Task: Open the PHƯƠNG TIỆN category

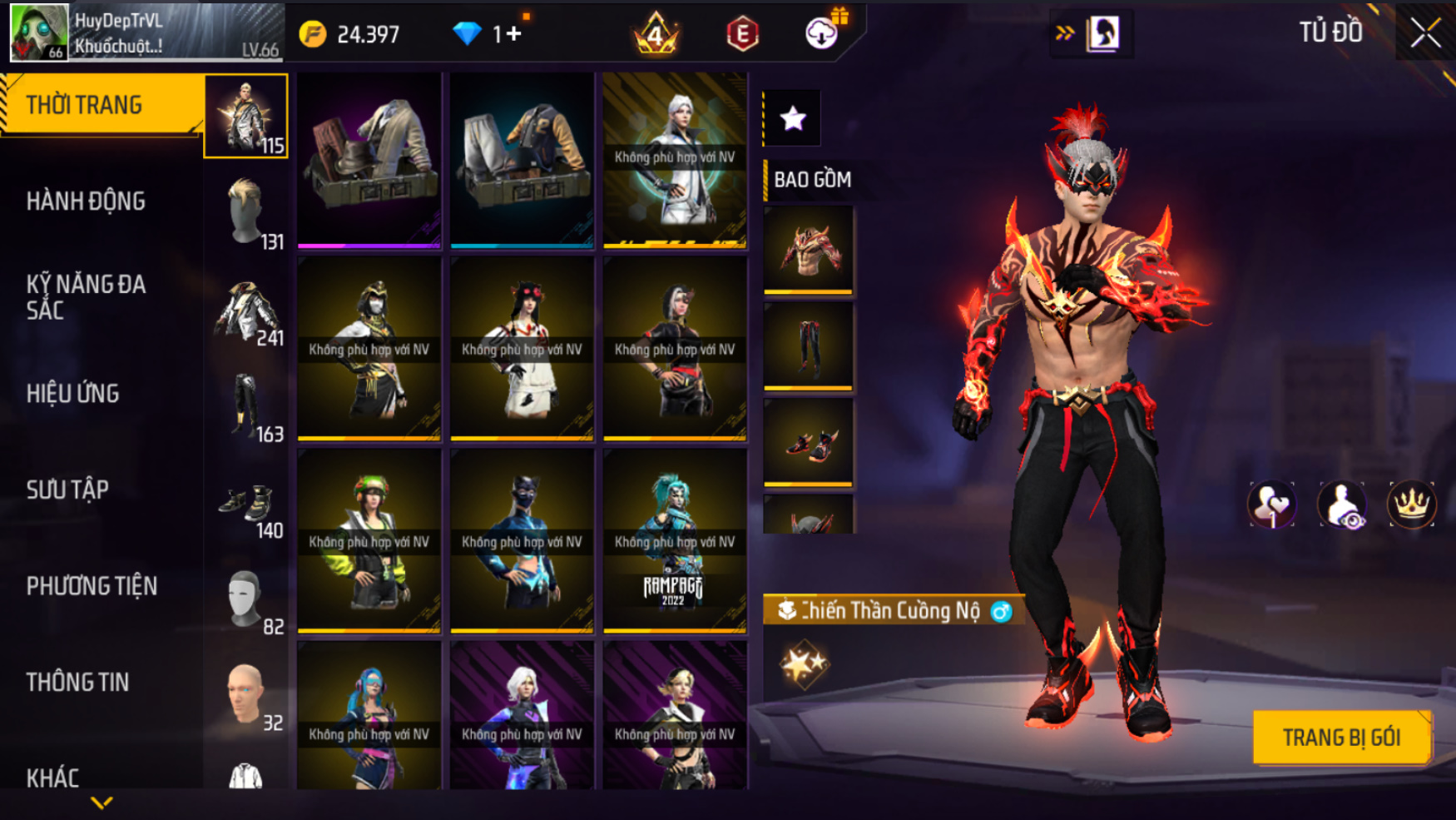Action: coord(92,586)
